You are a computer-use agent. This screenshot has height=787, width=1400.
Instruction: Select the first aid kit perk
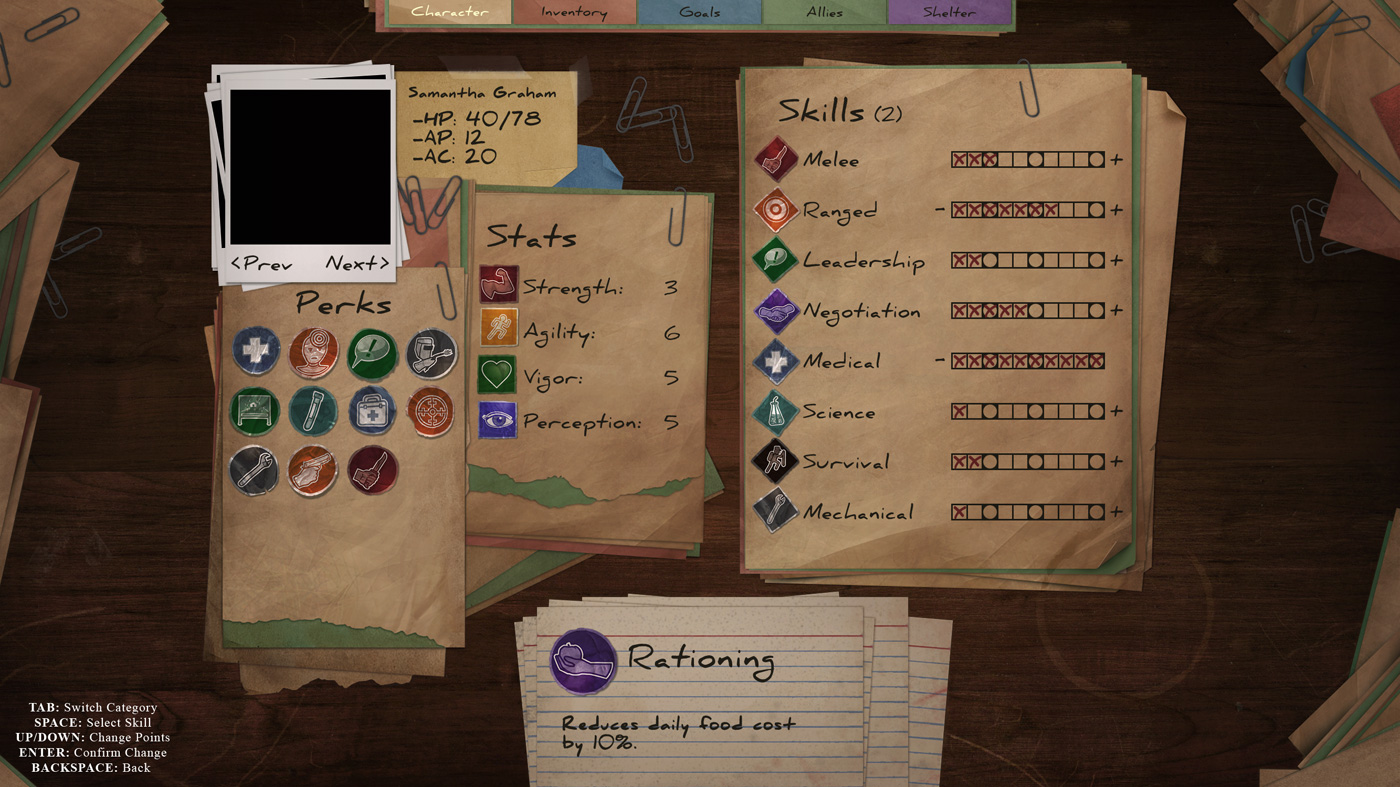(x=372, y=411)
